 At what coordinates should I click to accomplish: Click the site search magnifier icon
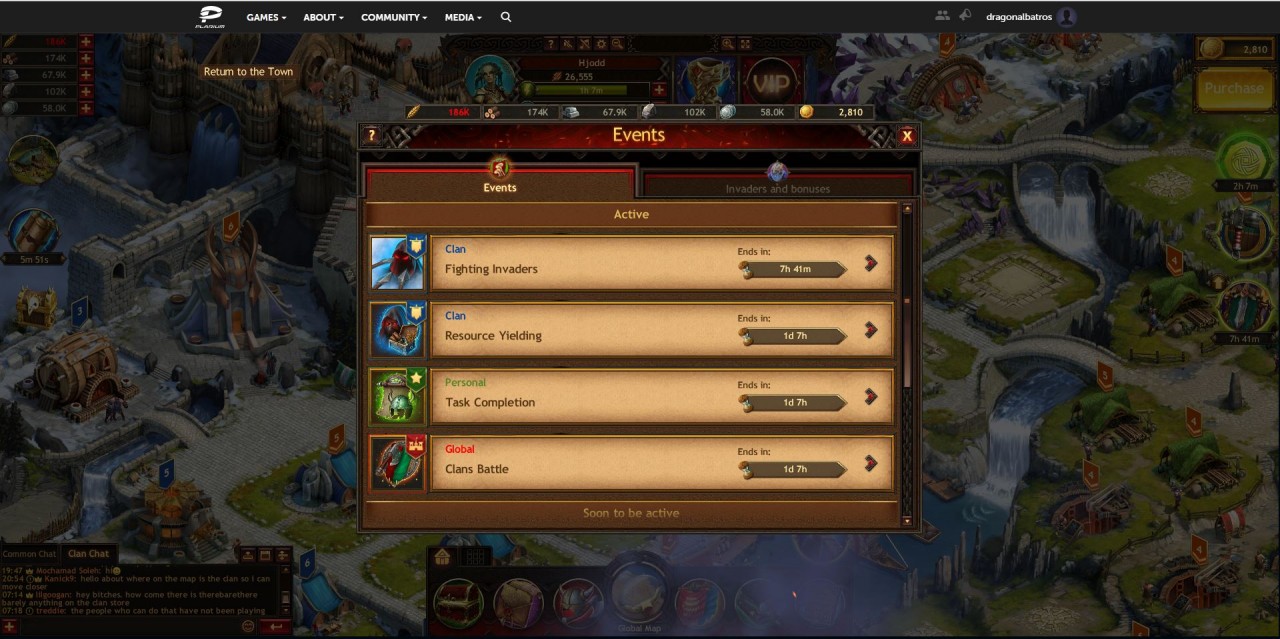point(506,17)
